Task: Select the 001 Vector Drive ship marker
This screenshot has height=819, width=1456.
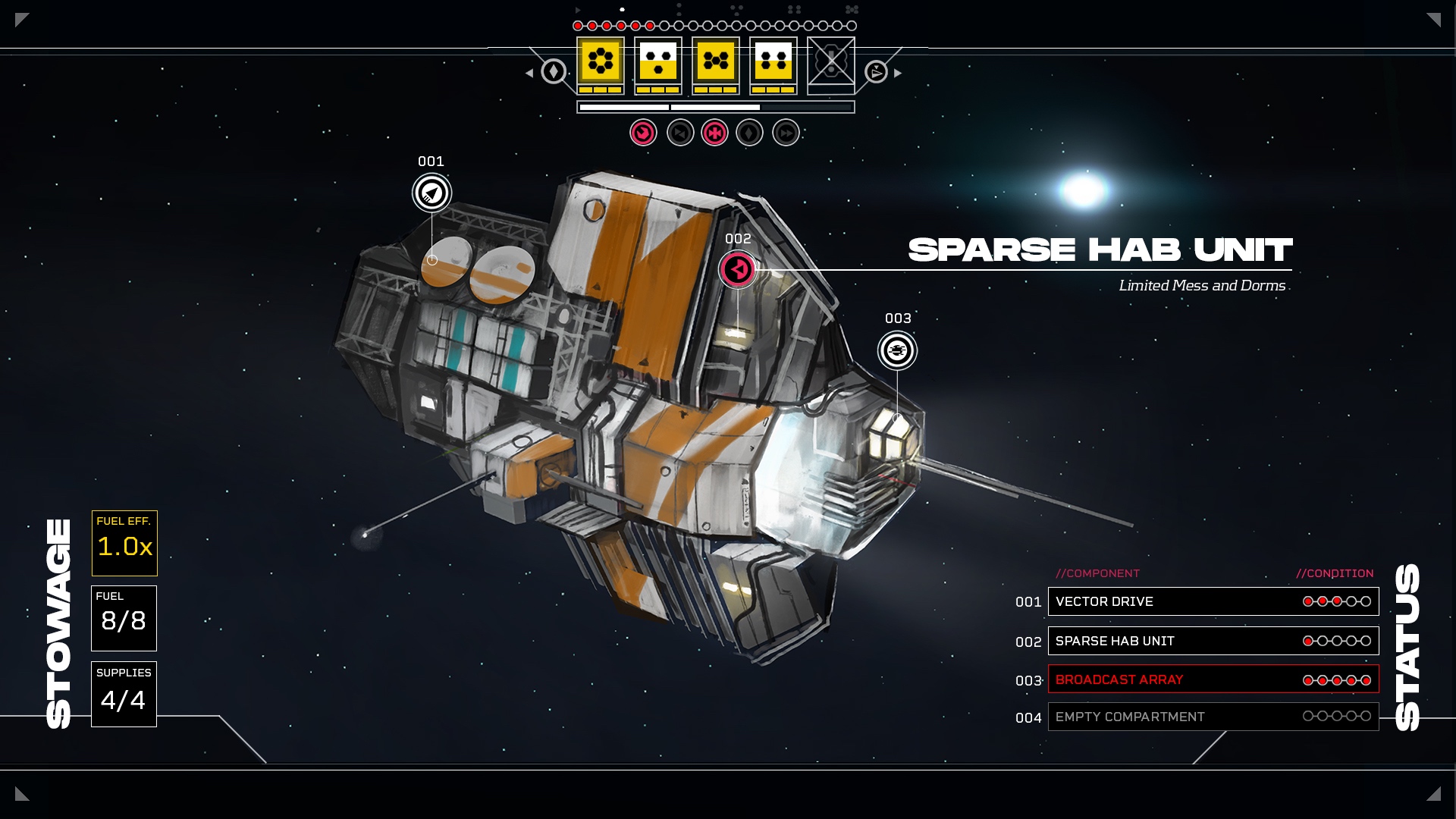Action: 431,193
